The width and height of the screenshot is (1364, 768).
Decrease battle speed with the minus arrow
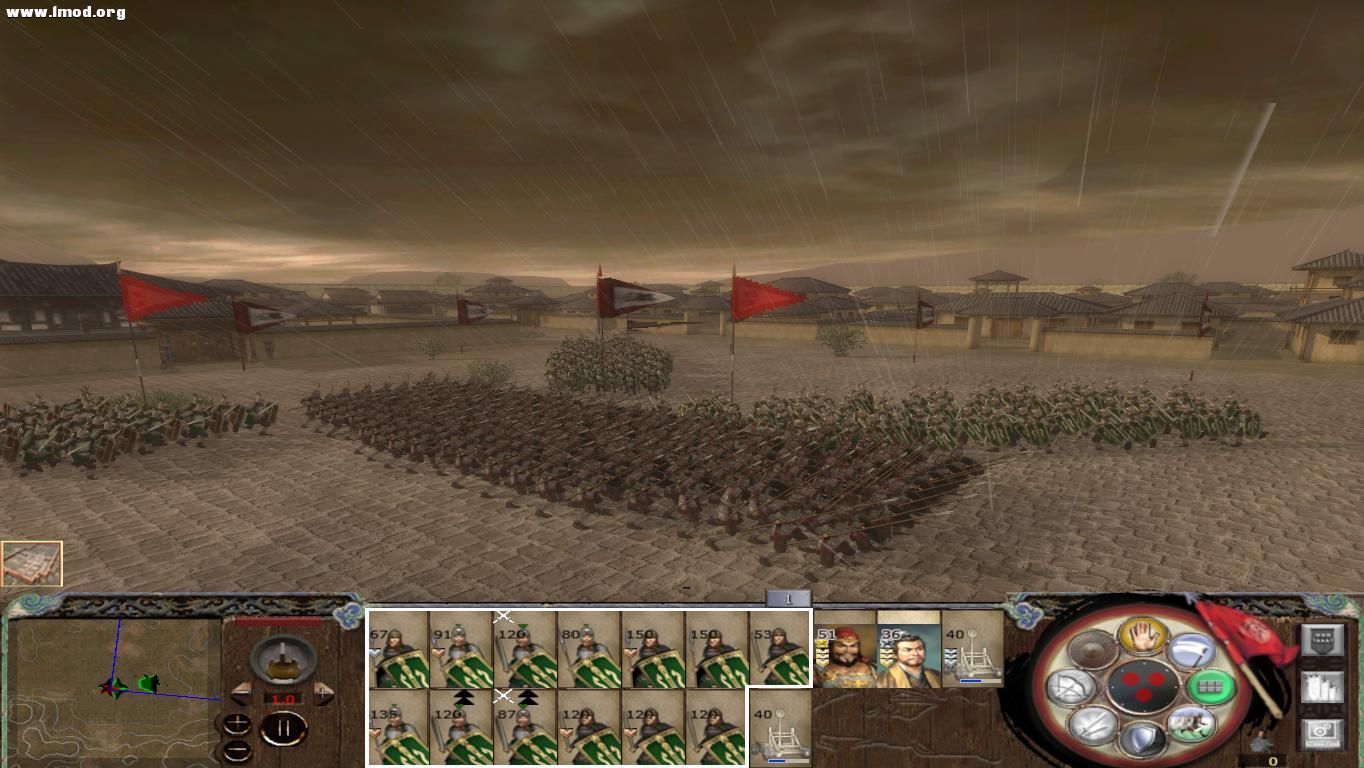coord(240,694)
